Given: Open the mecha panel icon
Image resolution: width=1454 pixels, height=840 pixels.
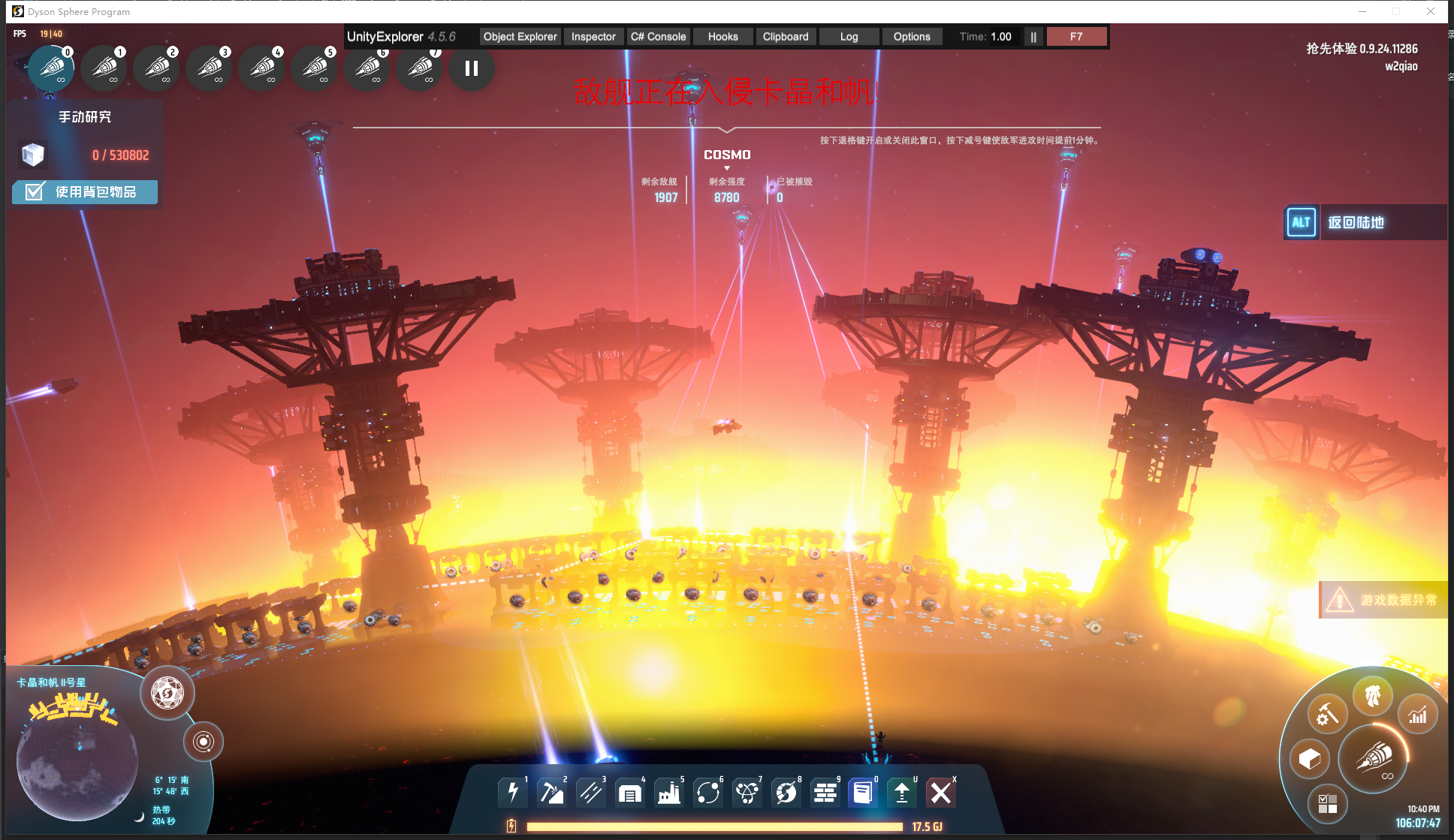Looking at the screenshot, I should tap(1372, 696).
